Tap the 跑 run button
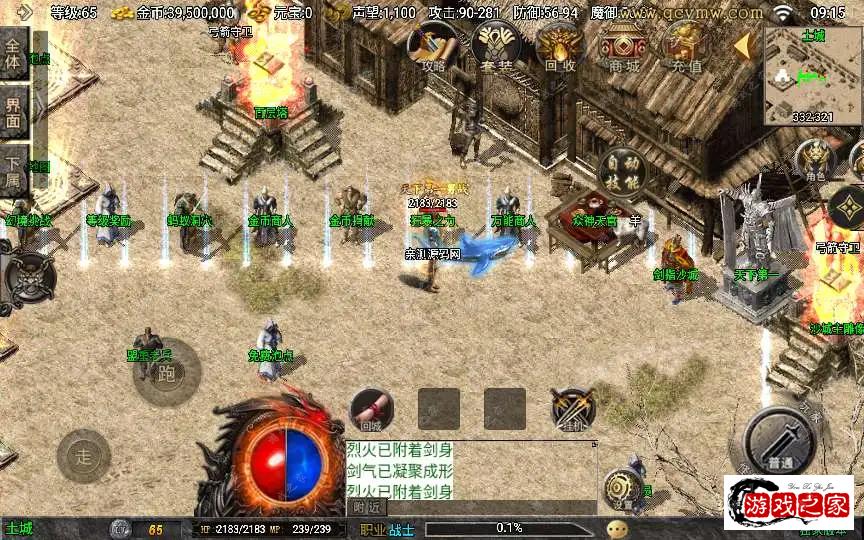The image size is (864, 540). click(166, 373)
